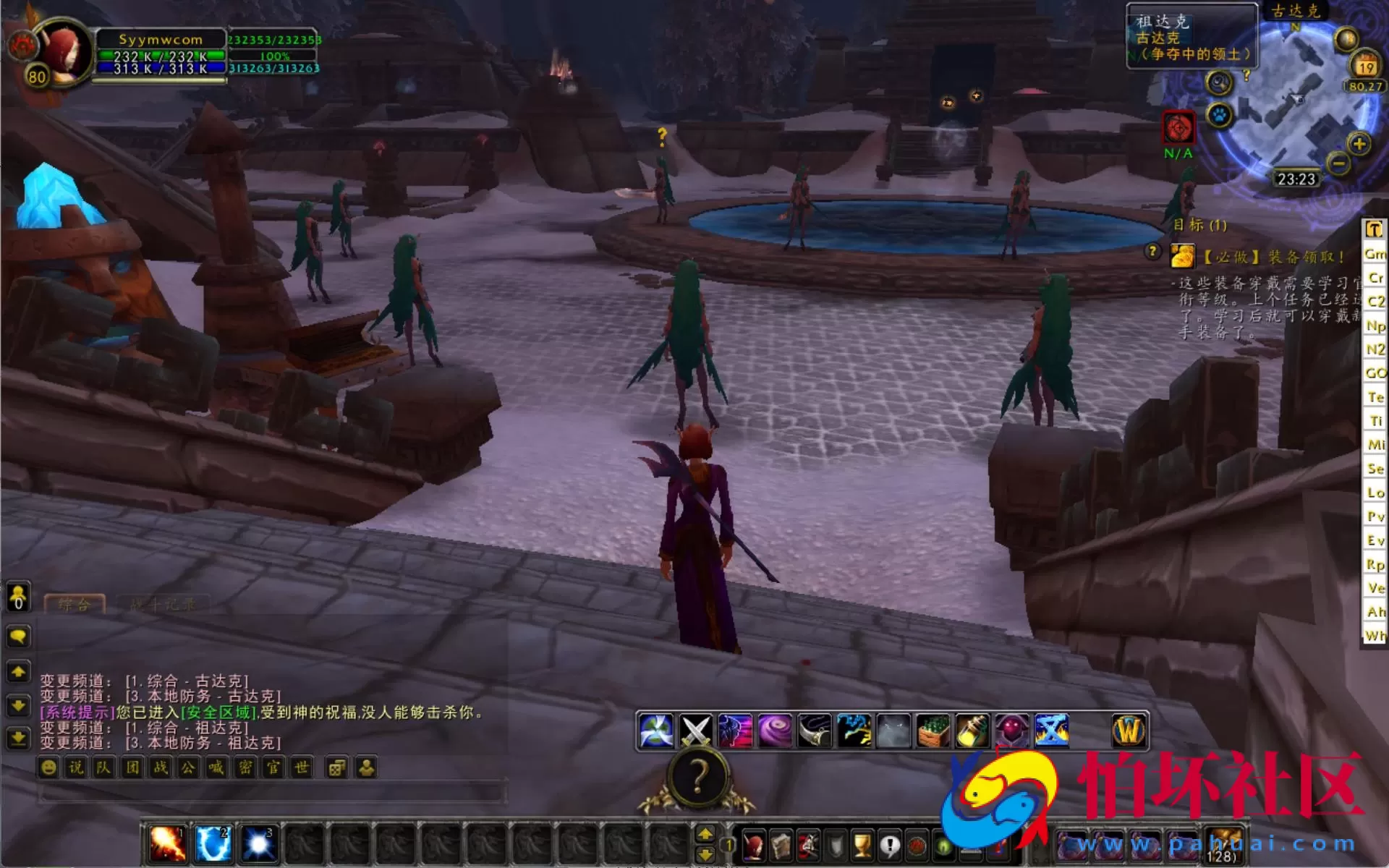Open the game menu via the golden W icon
This screenshot has width=1389, height=868.
(1127, 729)
